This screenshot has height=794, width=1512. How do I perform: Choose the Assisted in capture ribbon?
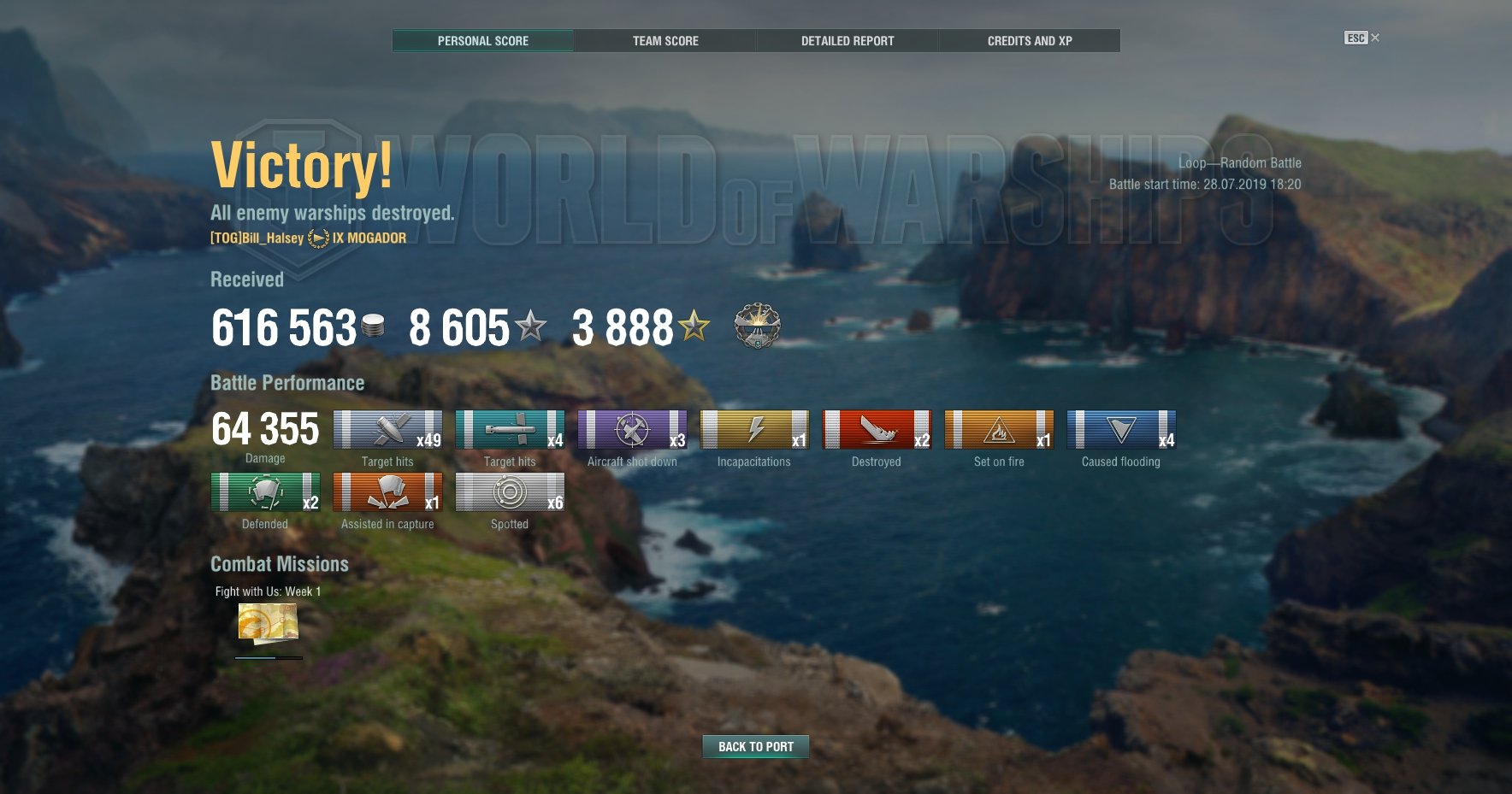pyautogui.click(x=387, y=492)
